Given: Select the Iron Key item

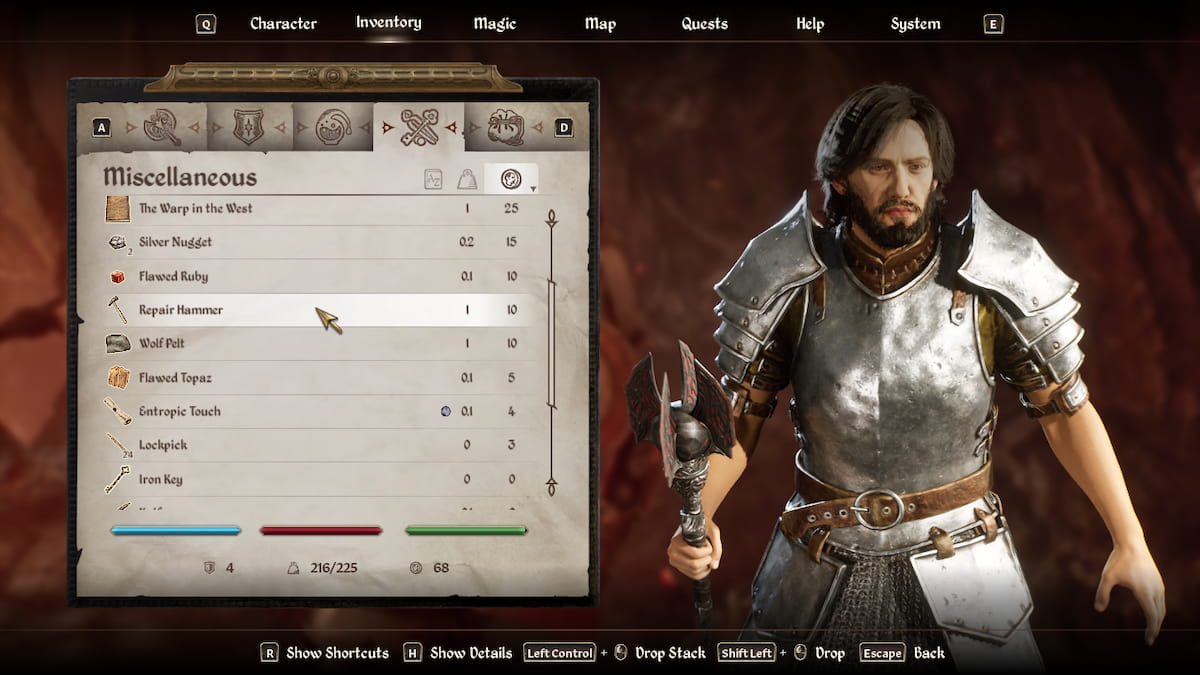Looking at the screenshot, I should point(160,479).
